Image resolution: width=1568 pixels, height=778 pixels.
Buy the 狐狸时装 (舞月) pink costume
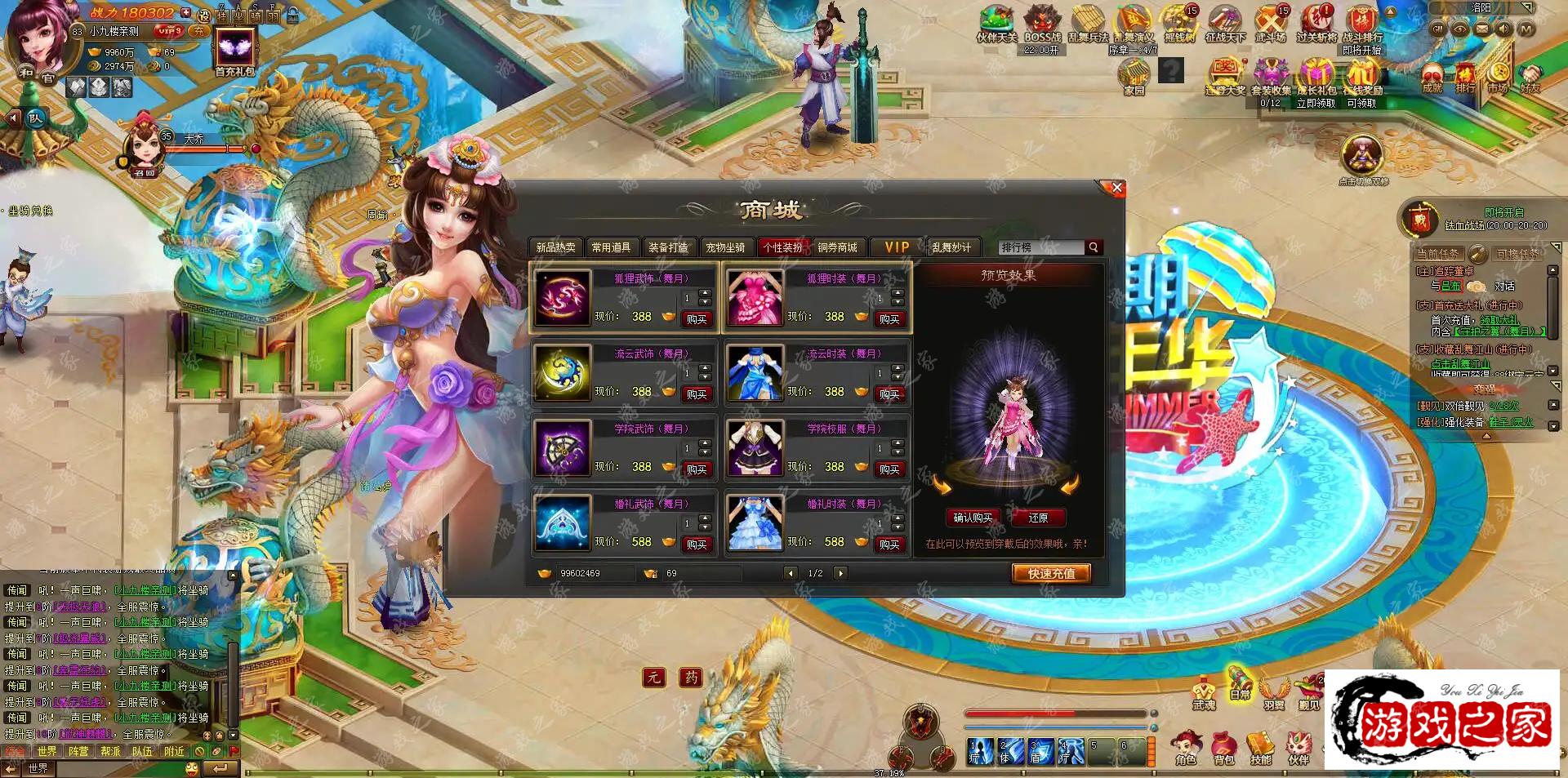889,319
